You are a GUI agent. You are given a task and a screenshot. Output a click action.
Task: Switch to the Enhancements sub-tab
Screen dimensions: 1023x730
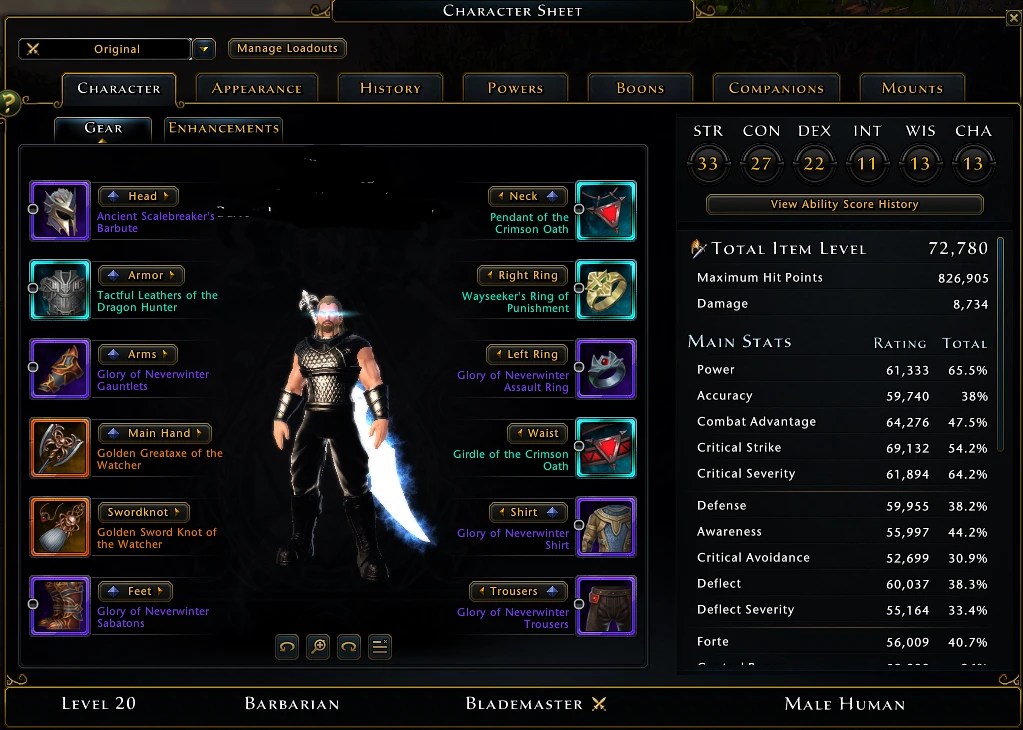(223, 128)
